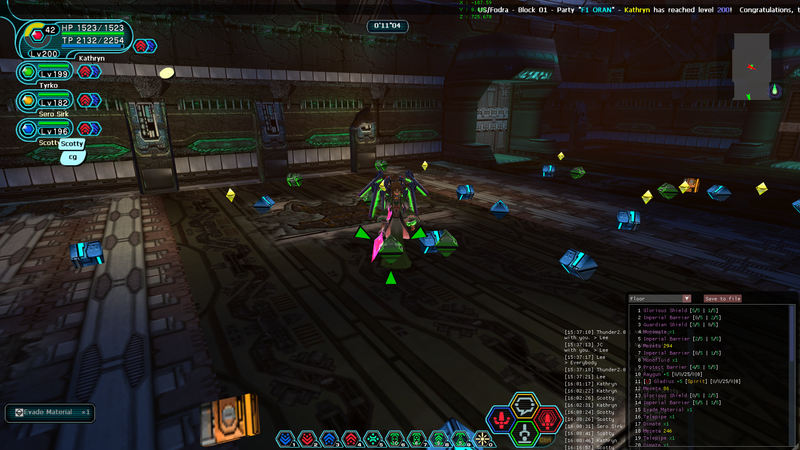Viewport: 800px width, 450px height.
Task: Select the Guardian Shield list entry
Action: coord(680,324)
